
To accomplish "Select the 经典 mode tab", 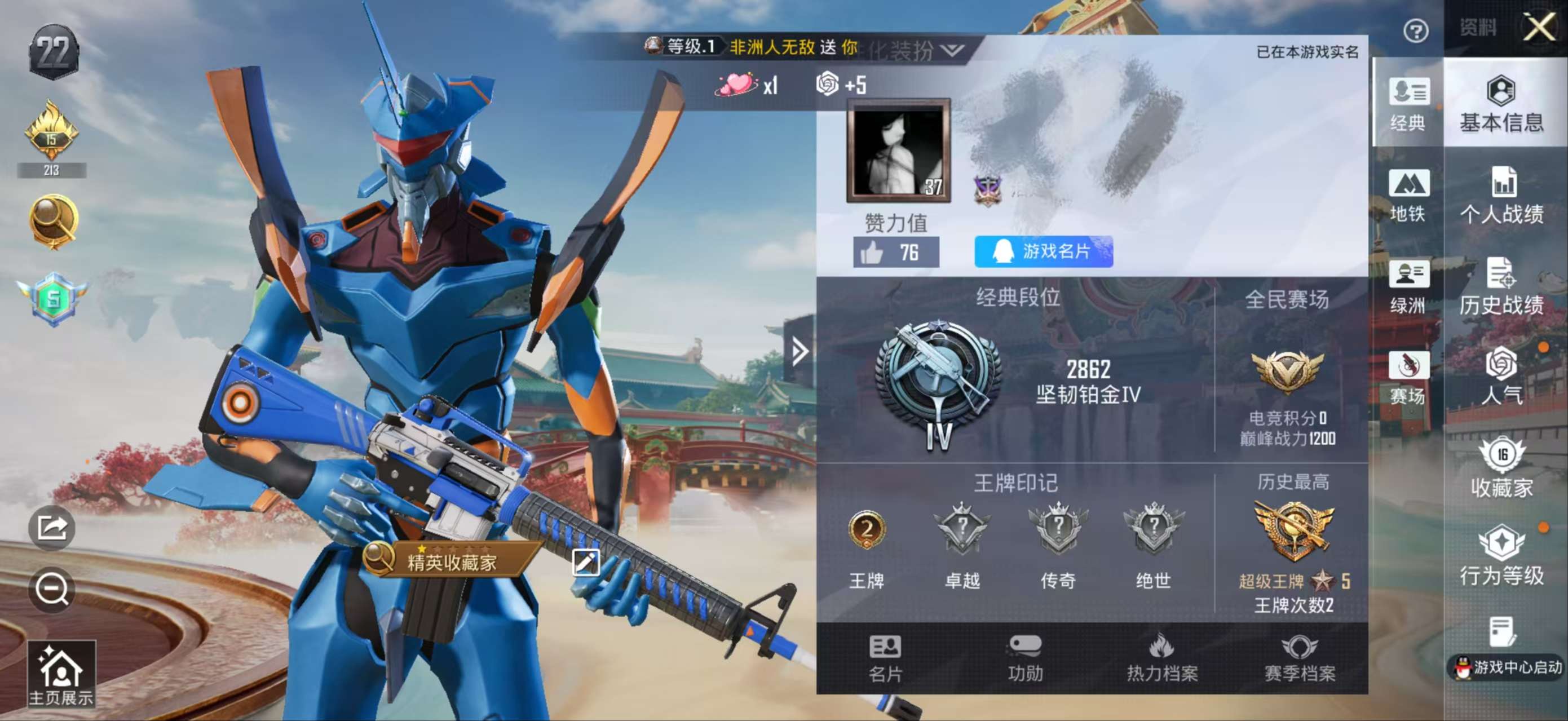I will pyautogui.click(x=1408, y=105).
